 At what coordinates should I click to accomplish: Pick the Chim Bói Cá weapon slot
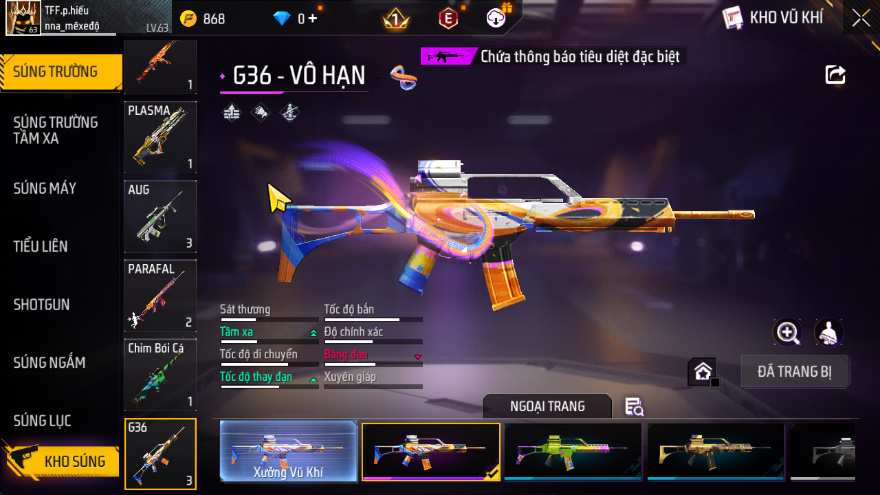click(160, 375)
